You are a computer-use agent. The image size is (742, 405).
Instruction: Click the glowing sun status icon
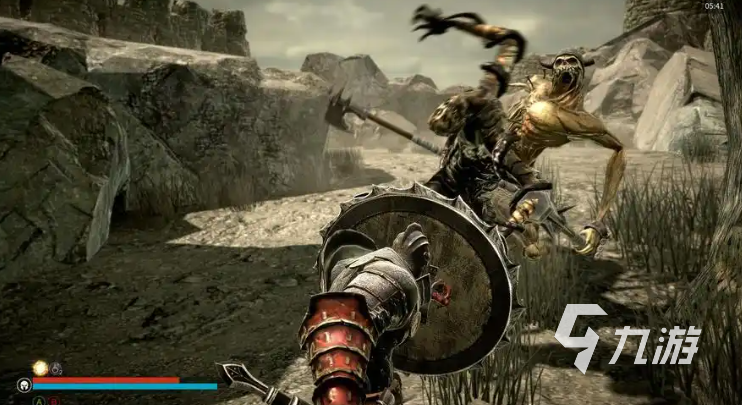[40, 368]
